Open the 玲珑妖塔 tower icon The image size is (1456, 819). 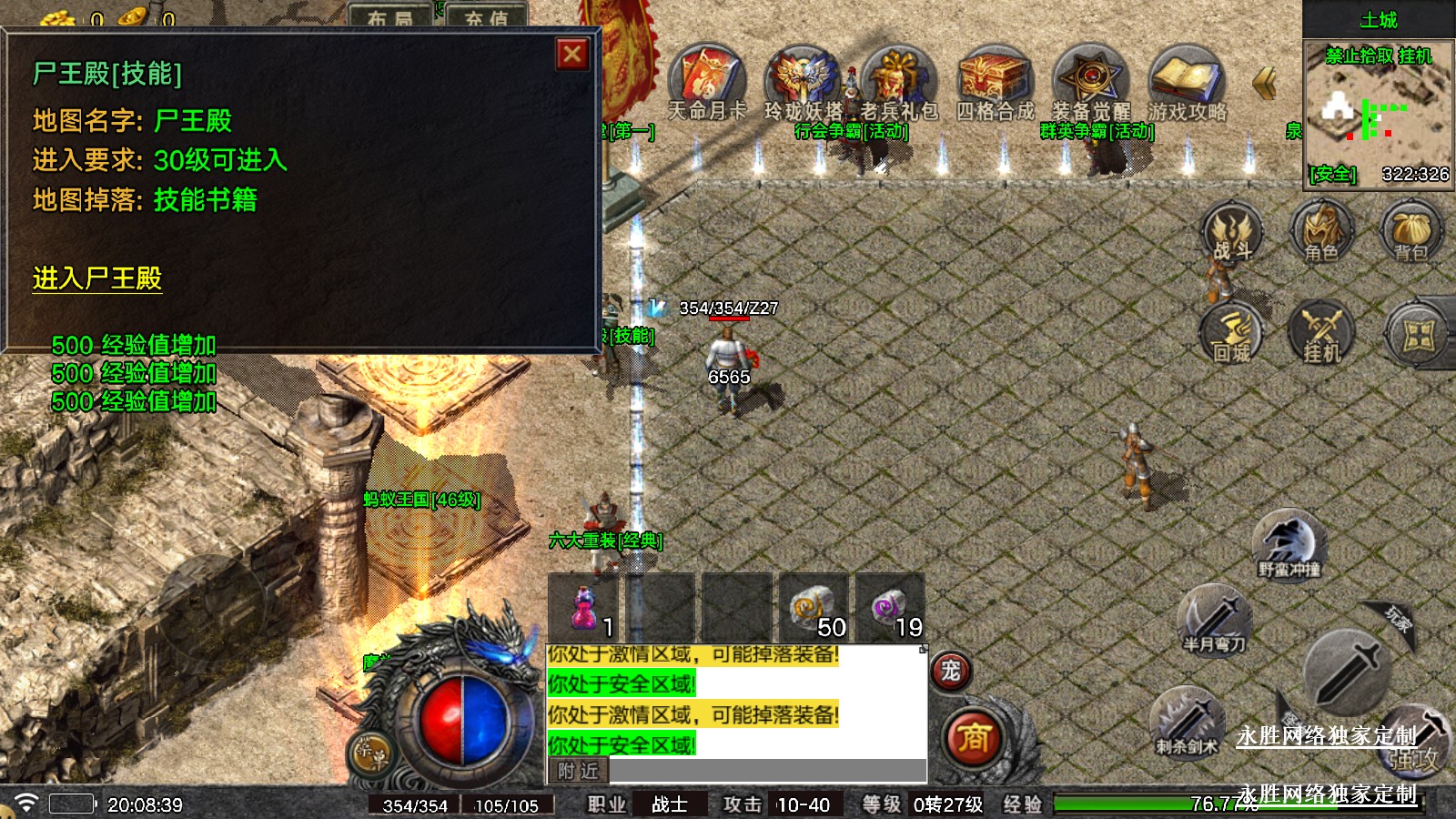(x=803, y=78)
